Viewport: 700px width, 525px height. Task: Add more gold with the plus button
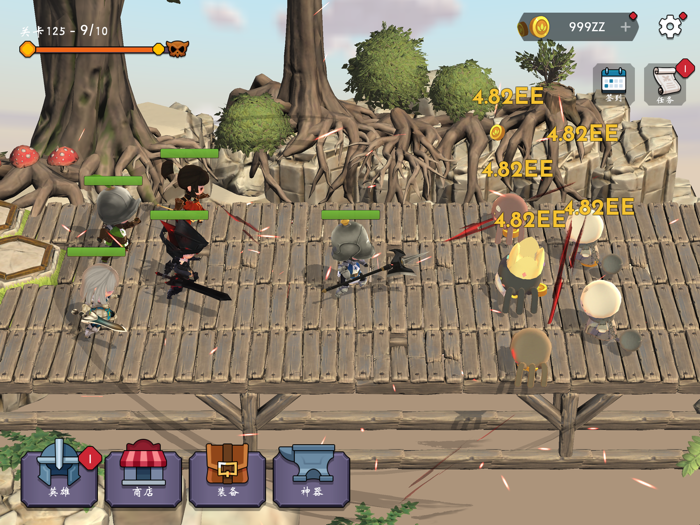626,27
